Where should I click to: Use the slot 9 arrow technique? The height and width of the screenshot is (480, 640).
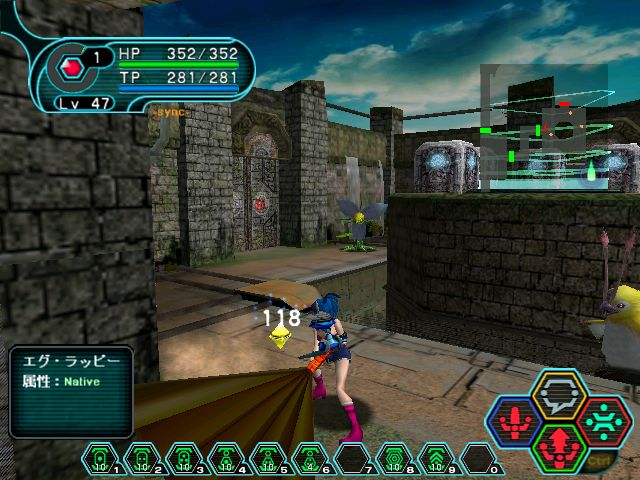437,458
